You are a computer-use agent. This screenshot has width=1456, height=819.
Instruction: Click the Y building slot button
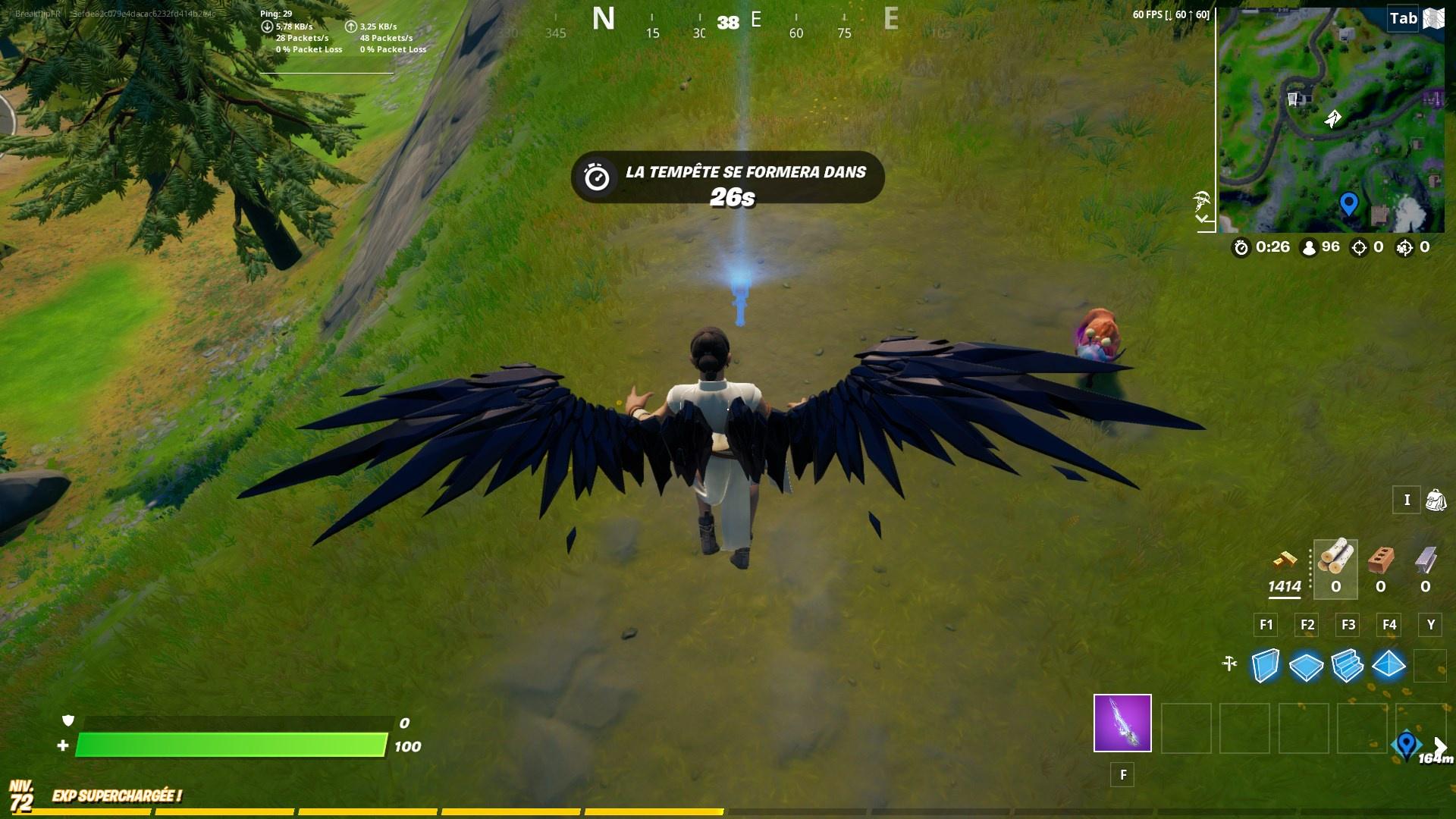tap(1431, 625)
